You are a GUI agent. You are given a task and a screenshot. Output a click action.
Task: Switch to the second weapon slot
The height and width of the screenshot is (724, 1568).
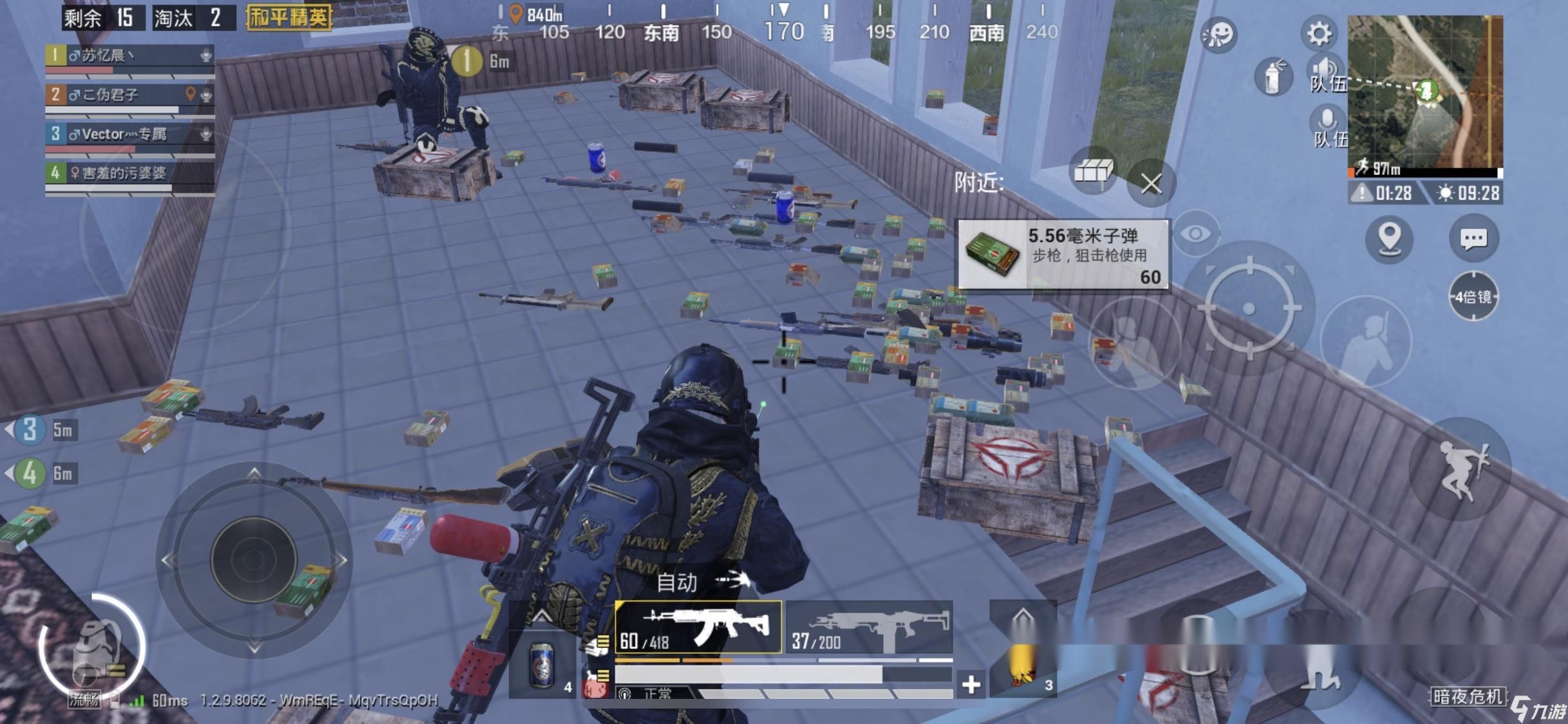click(x=869, y=627)
